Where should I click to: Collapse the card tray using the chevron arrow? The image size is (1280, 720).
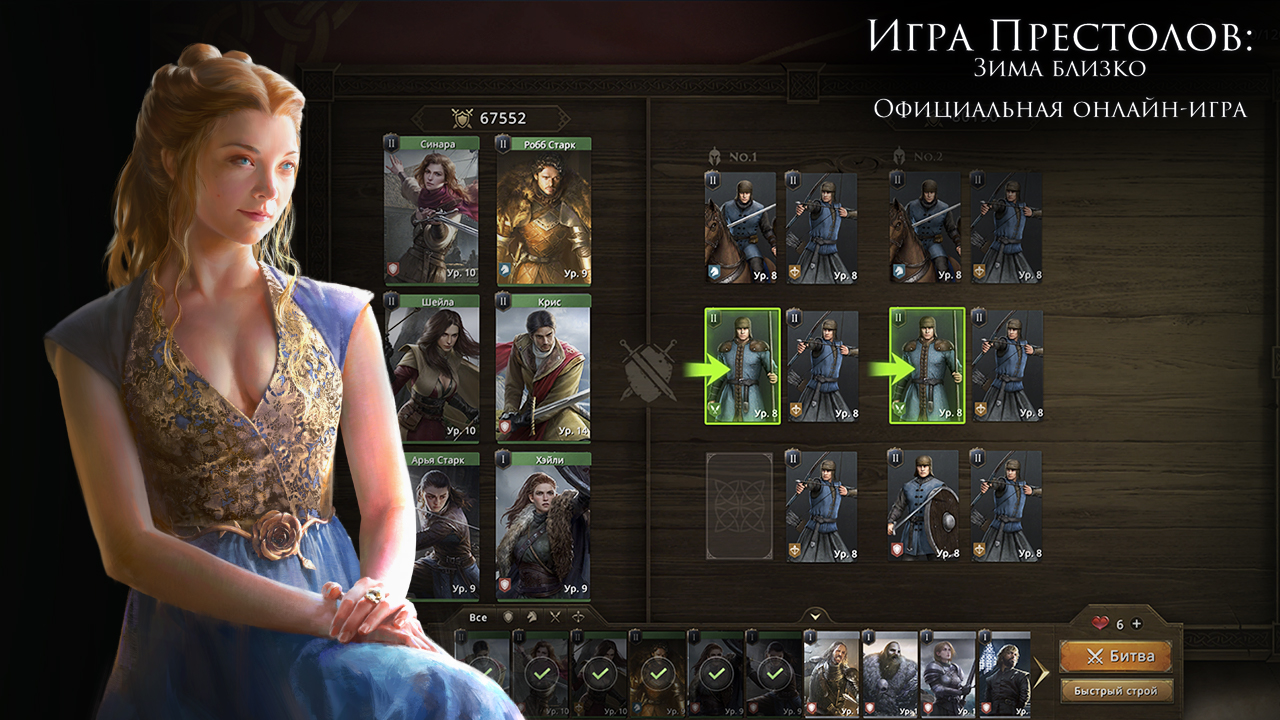point(815,615)
